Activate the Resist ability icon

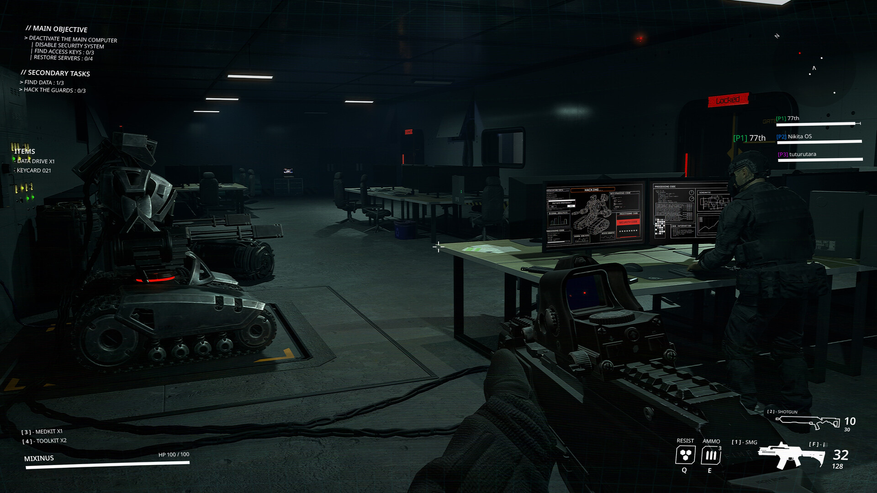click(x=685, y=455)
